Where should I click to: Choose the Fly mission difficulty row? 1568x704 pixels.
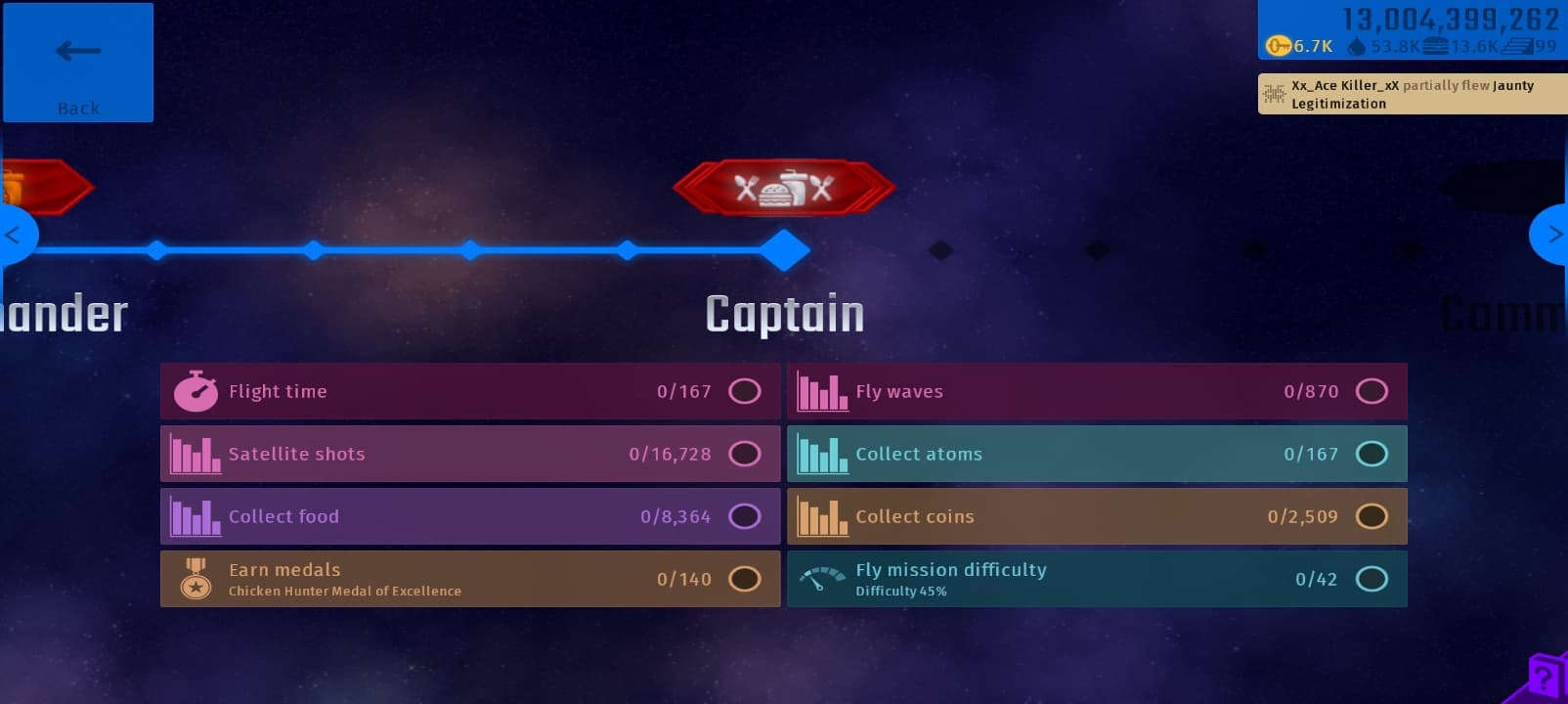pyautogui.click(x=1097, y=579)
